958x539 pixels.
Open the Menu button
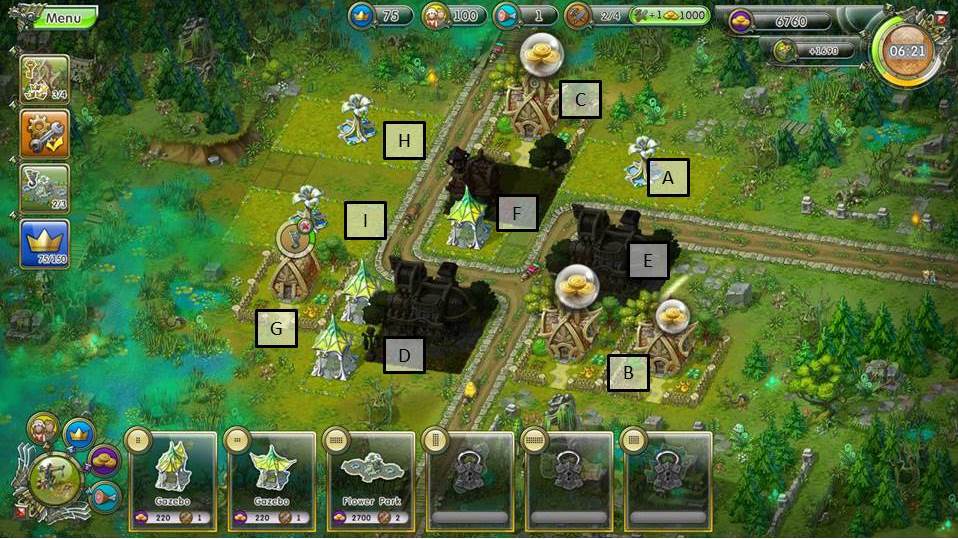click(60, 18)
